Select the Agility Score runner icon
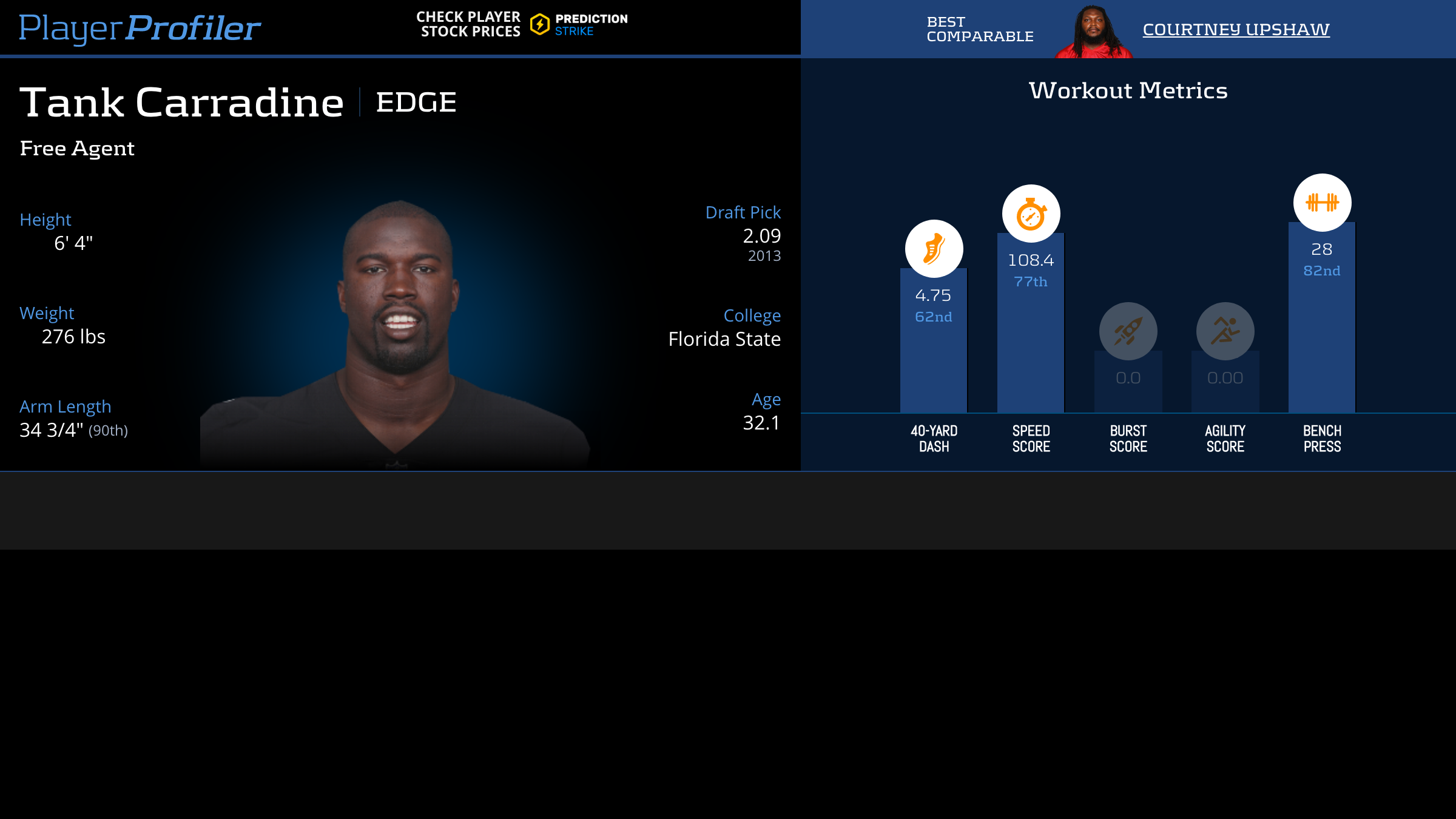 click(x=1225, y=331)
